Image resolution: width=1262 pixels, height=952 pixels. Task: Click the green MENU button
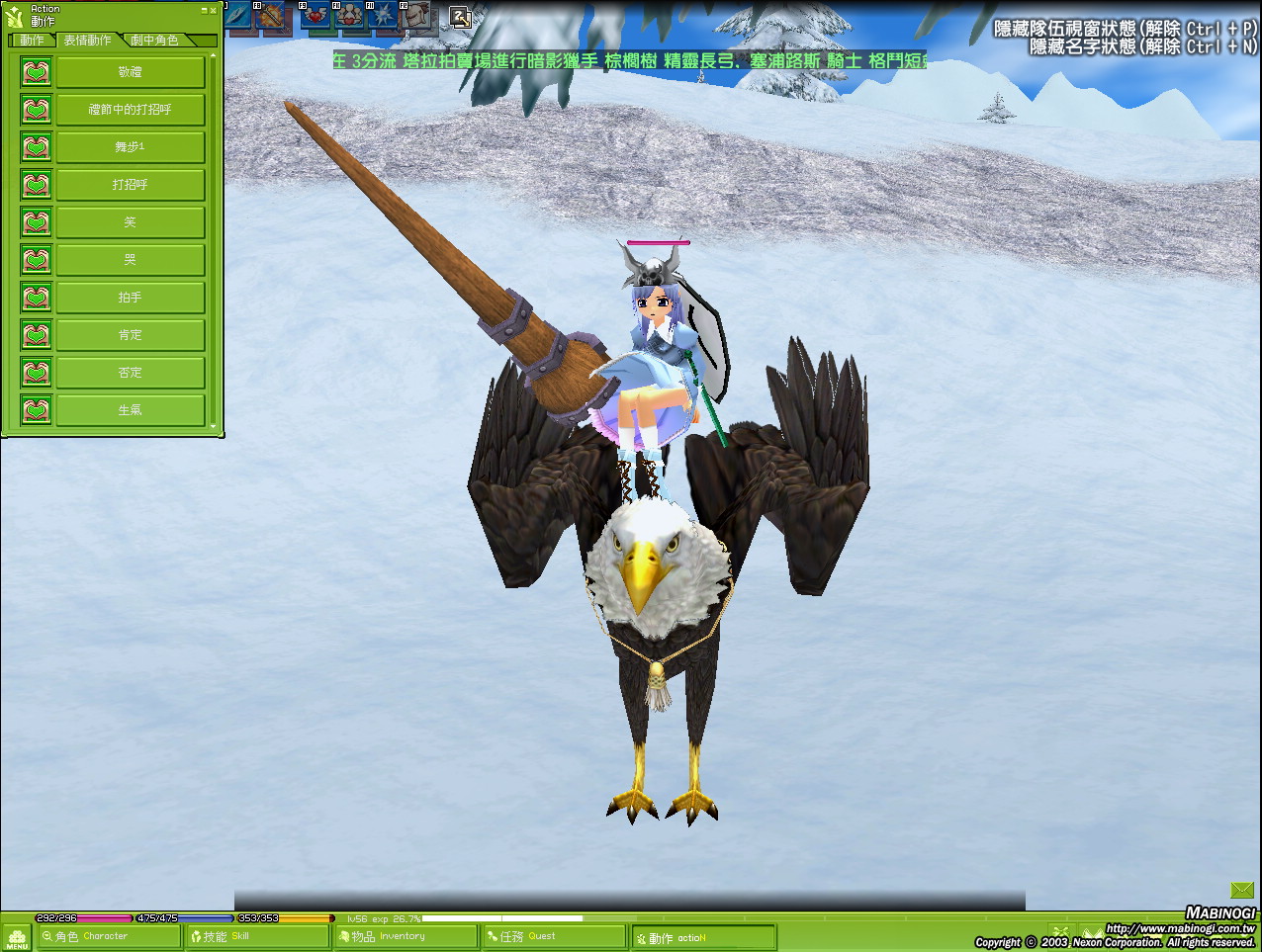[17, 937]
